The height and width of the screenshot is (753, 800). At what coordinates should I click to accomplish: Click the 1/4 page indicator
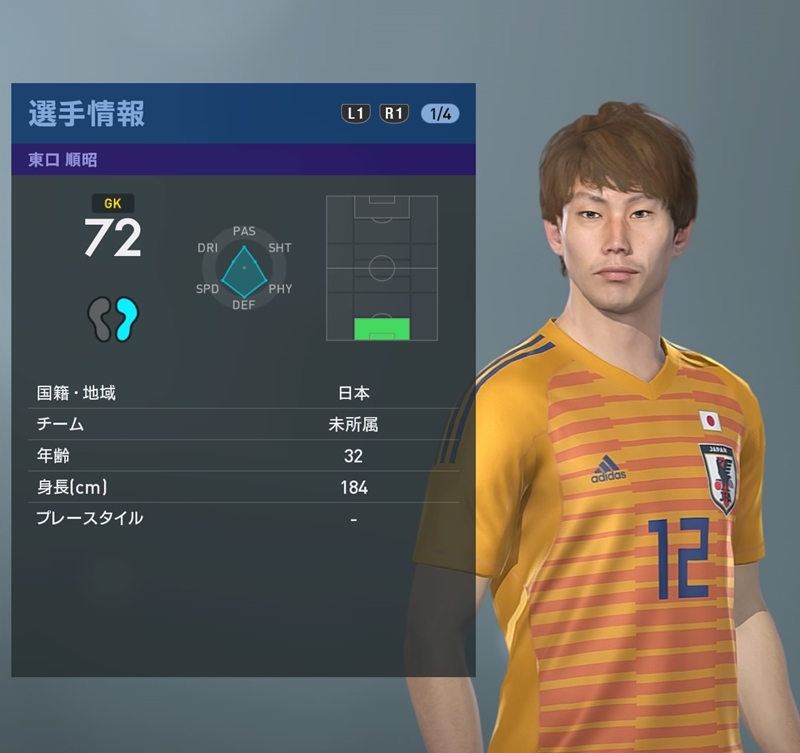440,113
